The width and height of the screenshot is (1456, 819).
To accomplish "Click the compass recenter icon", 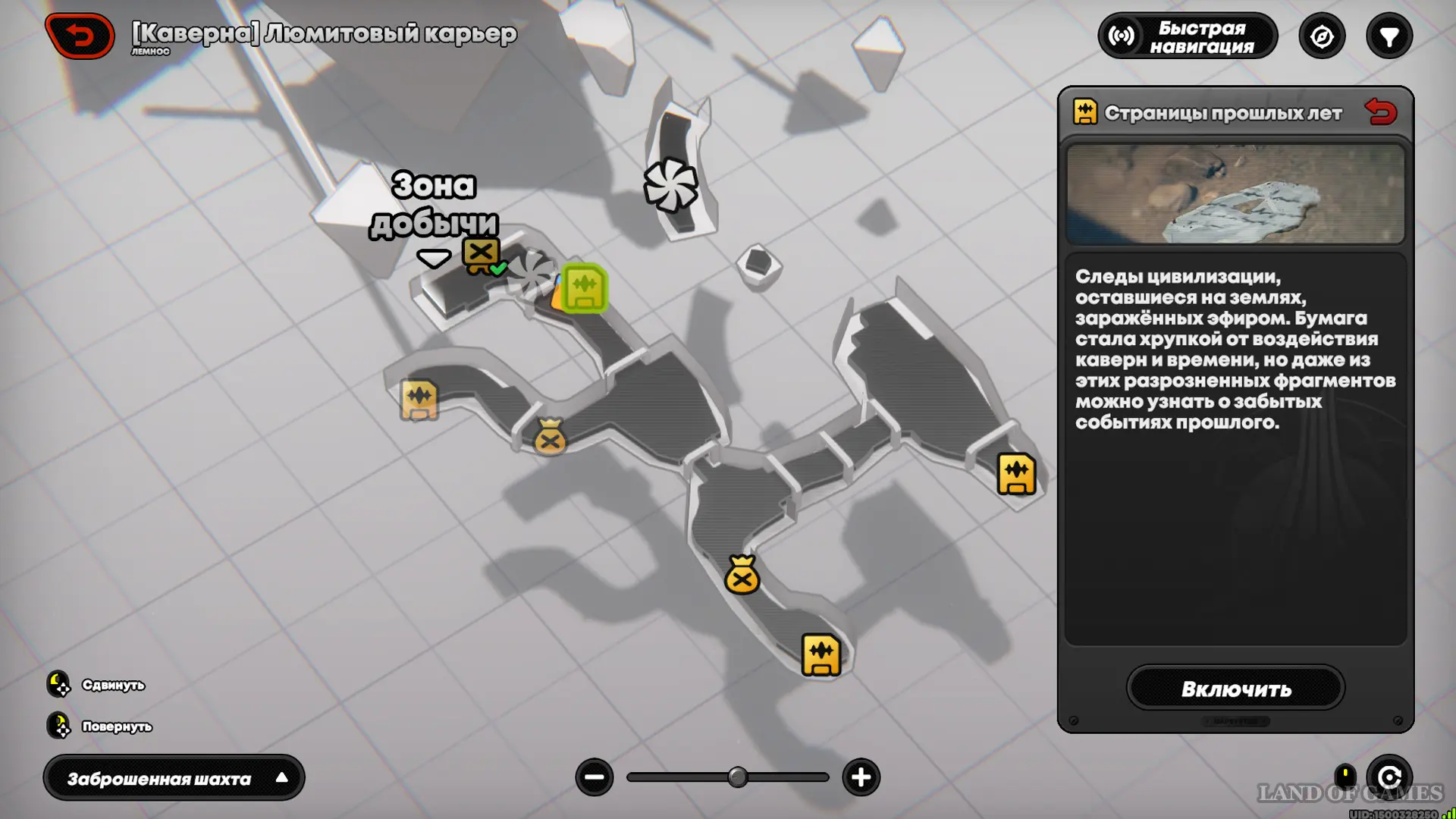I will pyautogui.click(x=1322, y=36).
